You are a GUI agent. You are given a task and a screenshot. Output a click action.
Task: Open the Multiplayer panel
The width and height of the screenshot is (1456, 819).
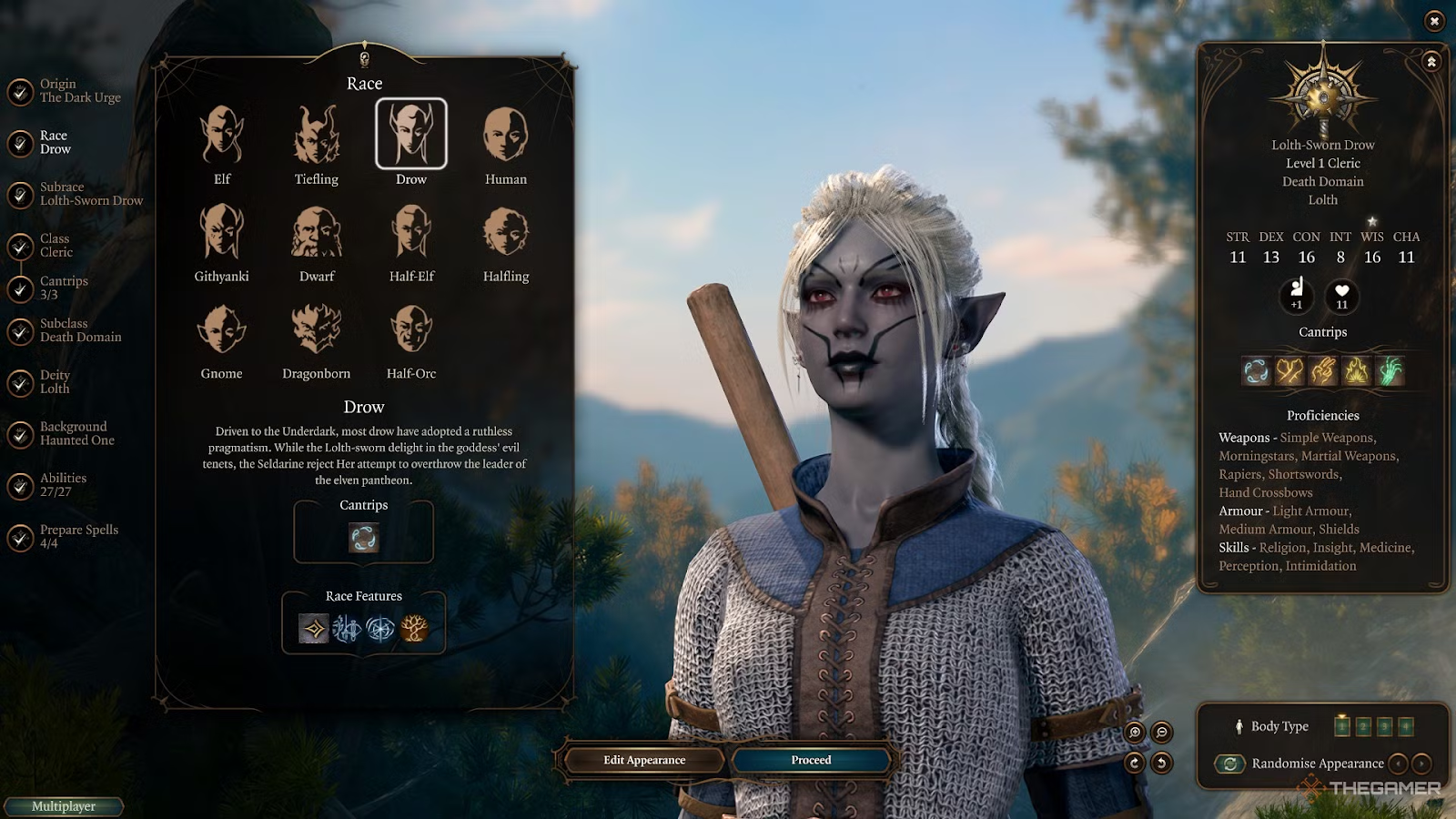click(x=64, y=806)
